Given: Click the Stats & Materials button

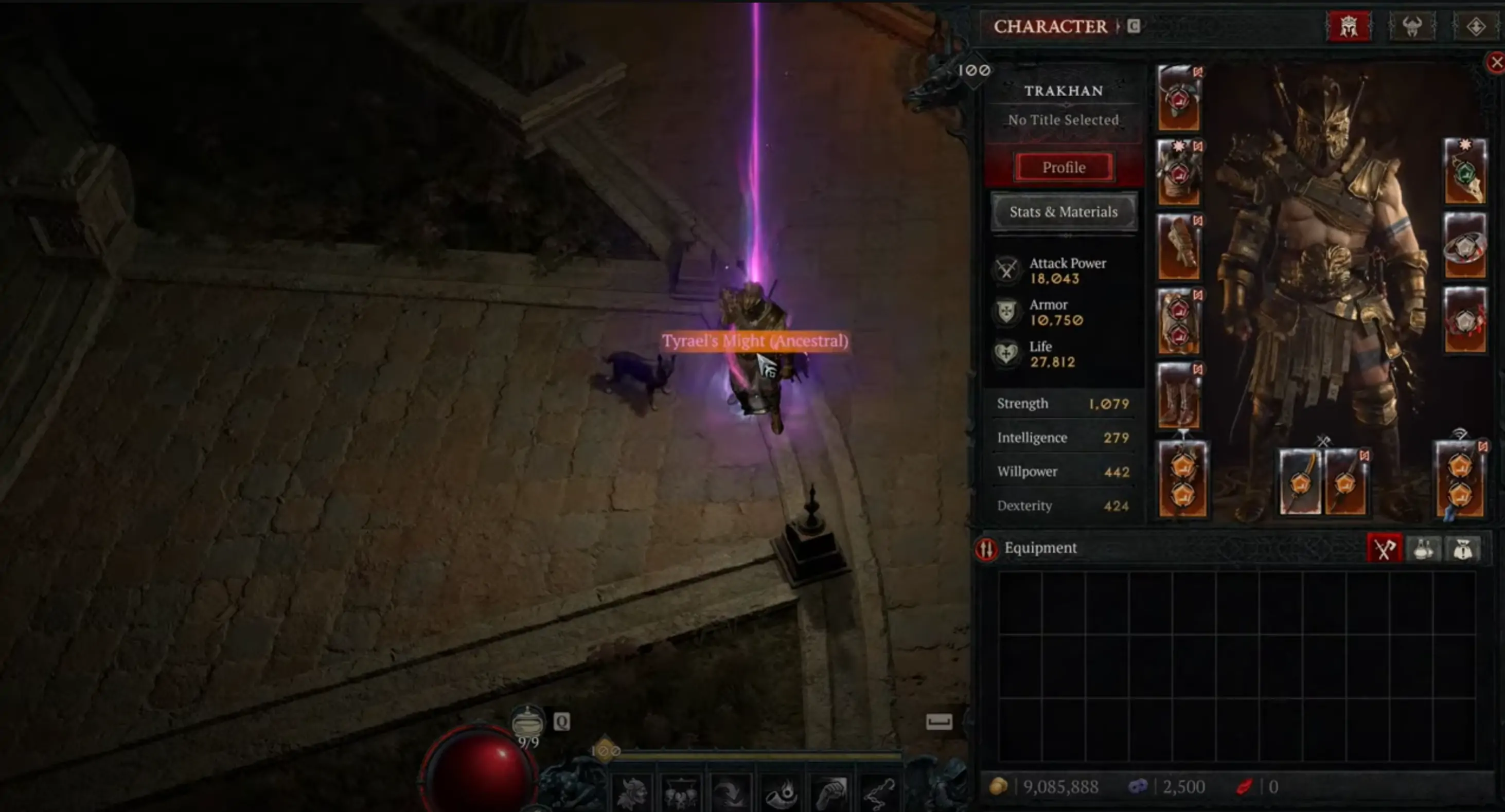Looking at the screenshot, I should point(1064,212).
